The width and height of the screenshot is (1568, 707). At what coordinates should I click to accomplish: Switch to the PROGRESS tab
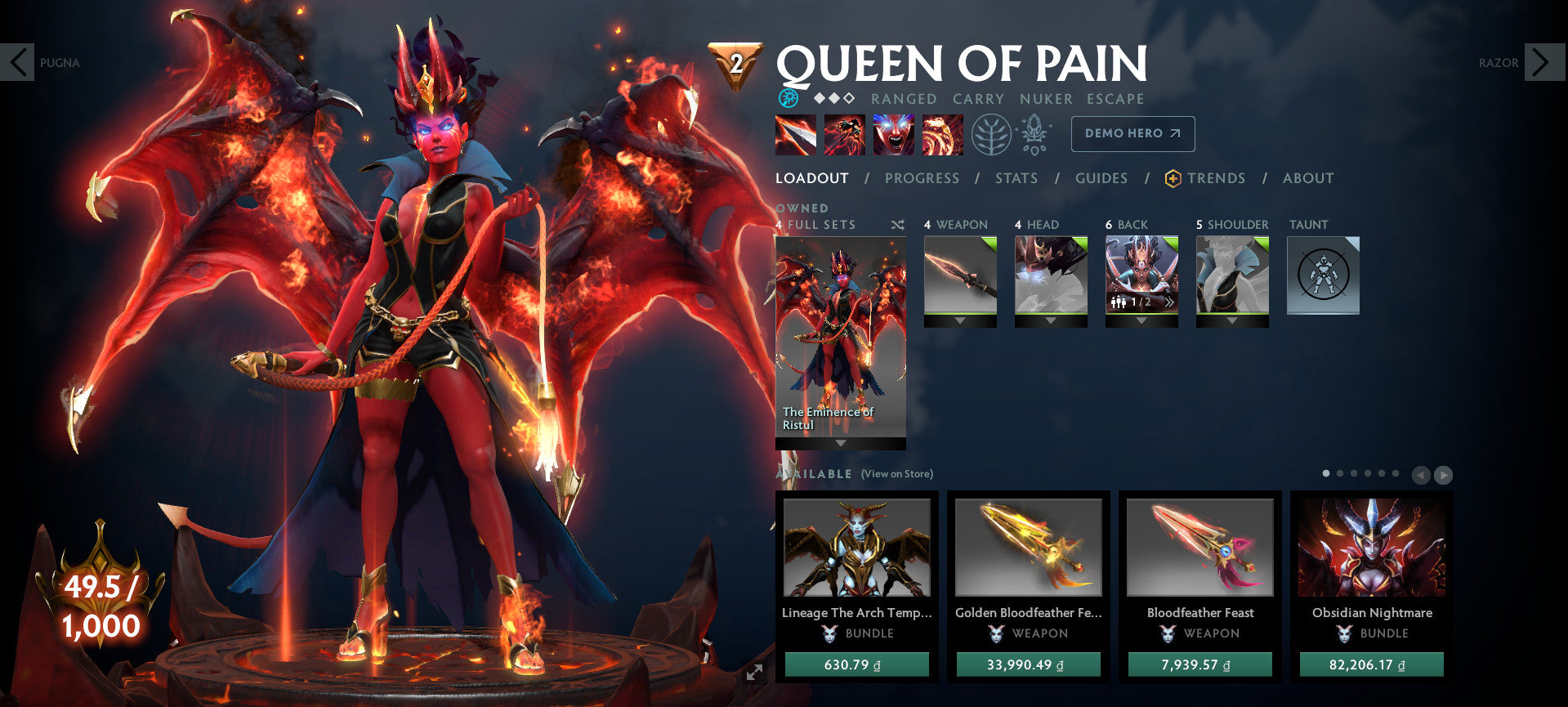pos(922,178)
